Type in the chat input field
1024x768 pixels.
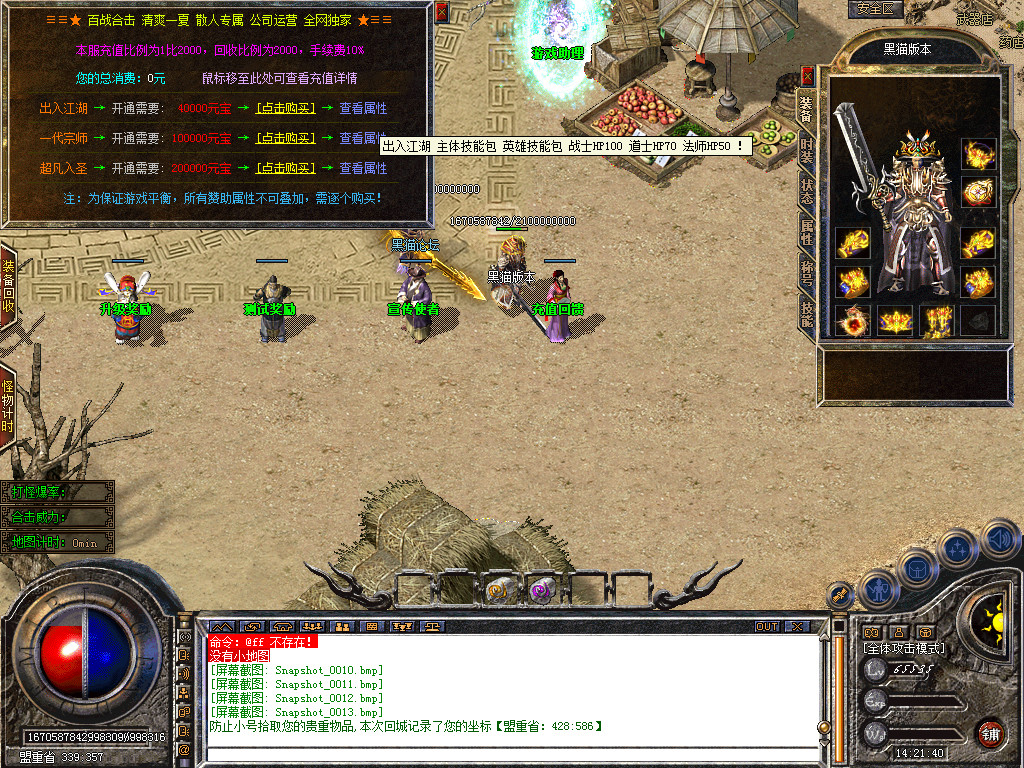510,750
